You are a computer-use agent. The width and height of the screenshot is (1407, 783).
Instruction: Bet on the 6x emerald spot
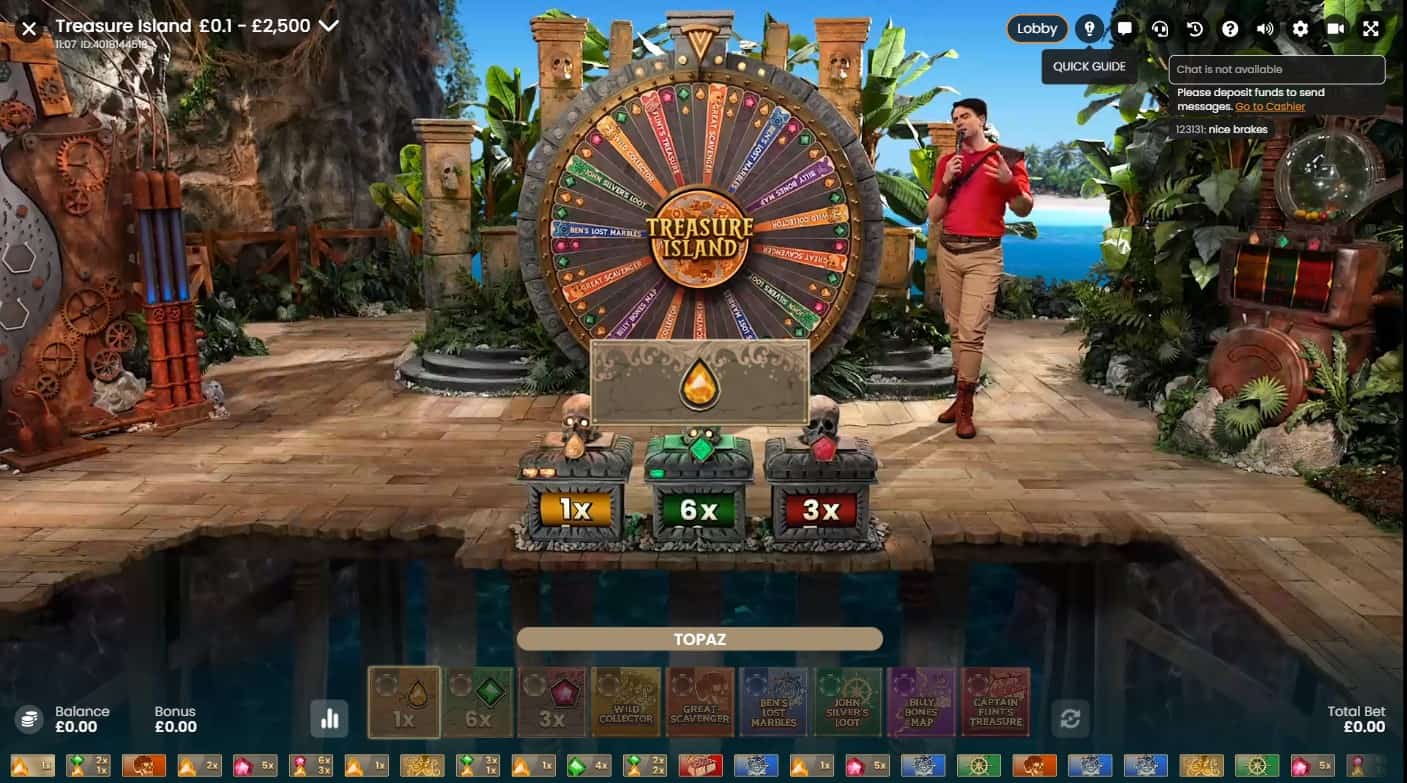tap(478, 702)
